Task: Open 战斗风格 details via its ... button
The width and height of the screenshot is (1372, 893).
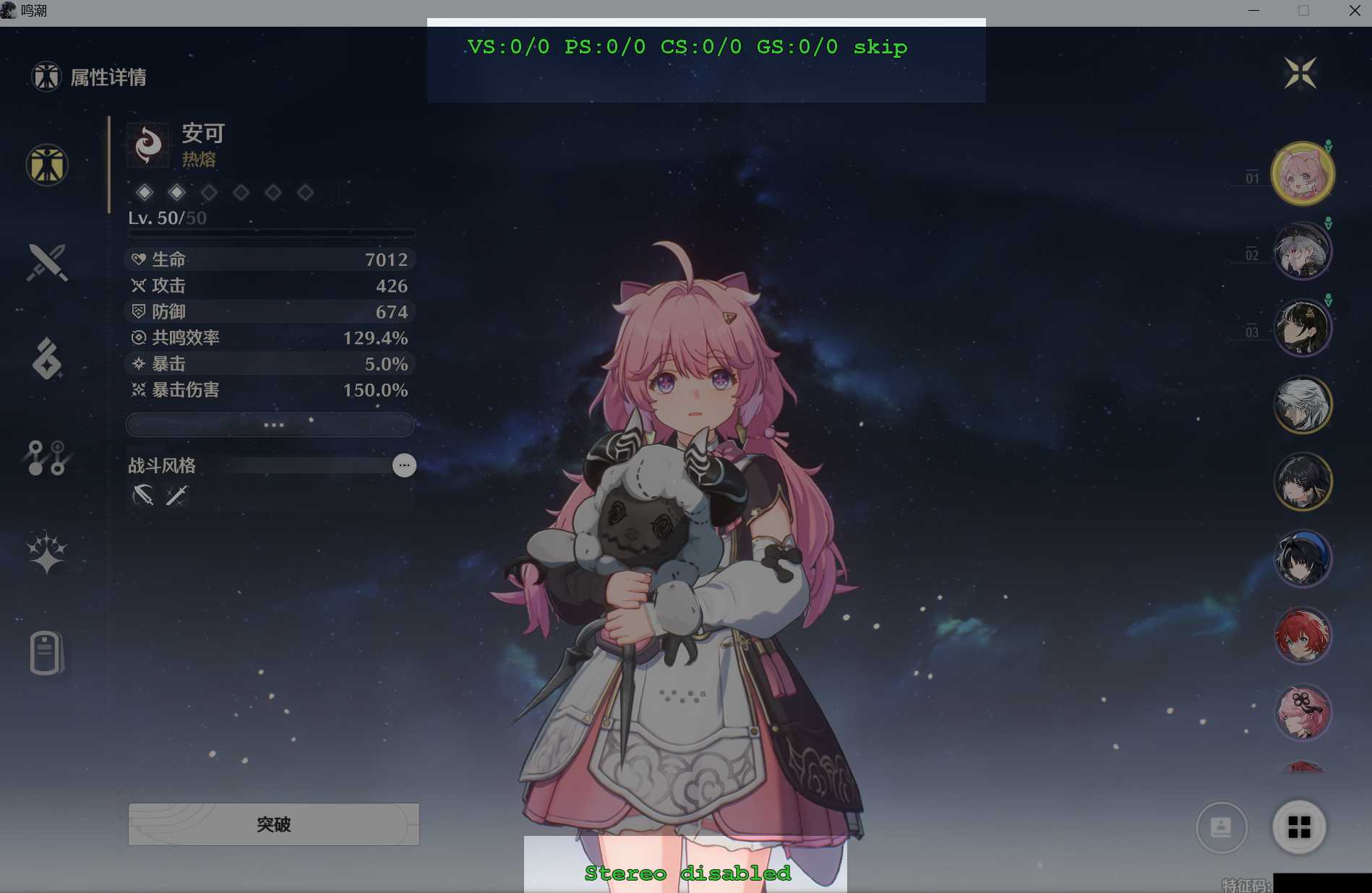Action: pos(404,465)
